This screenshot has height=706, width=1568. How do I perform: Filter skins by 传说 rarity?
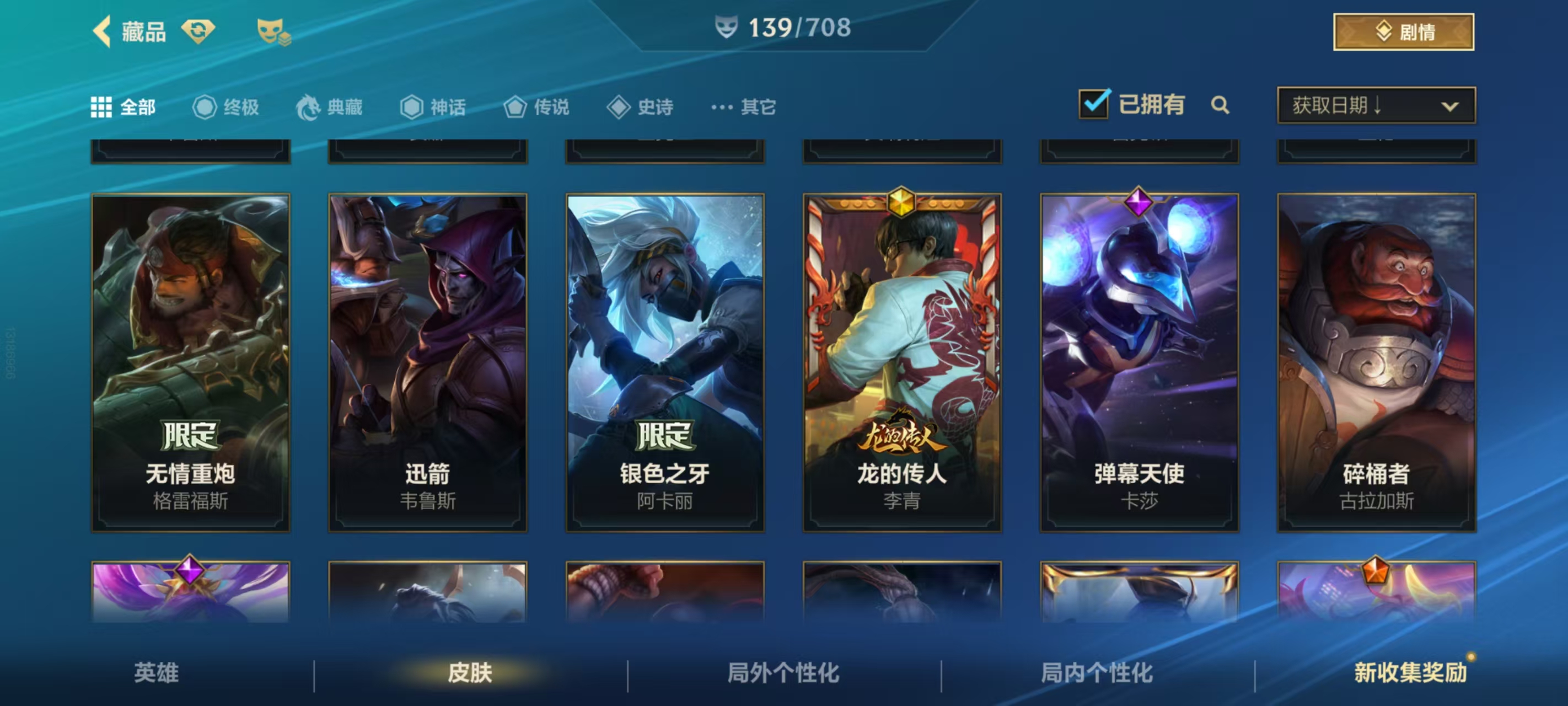click(x=537, y=107)
